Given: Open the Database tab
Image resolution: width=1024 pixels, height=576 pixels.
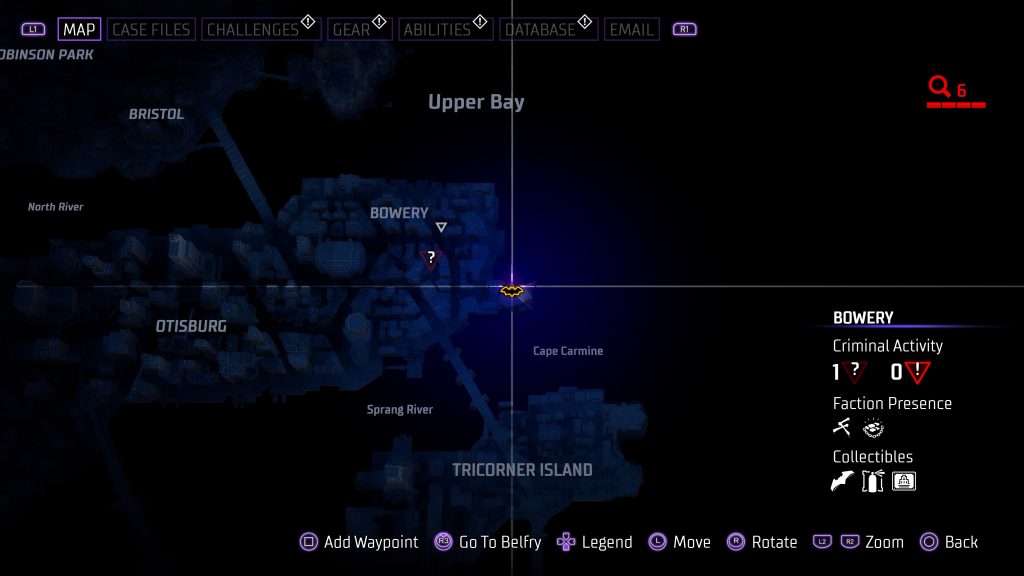Looking at the screenshot, I should 540,30.
